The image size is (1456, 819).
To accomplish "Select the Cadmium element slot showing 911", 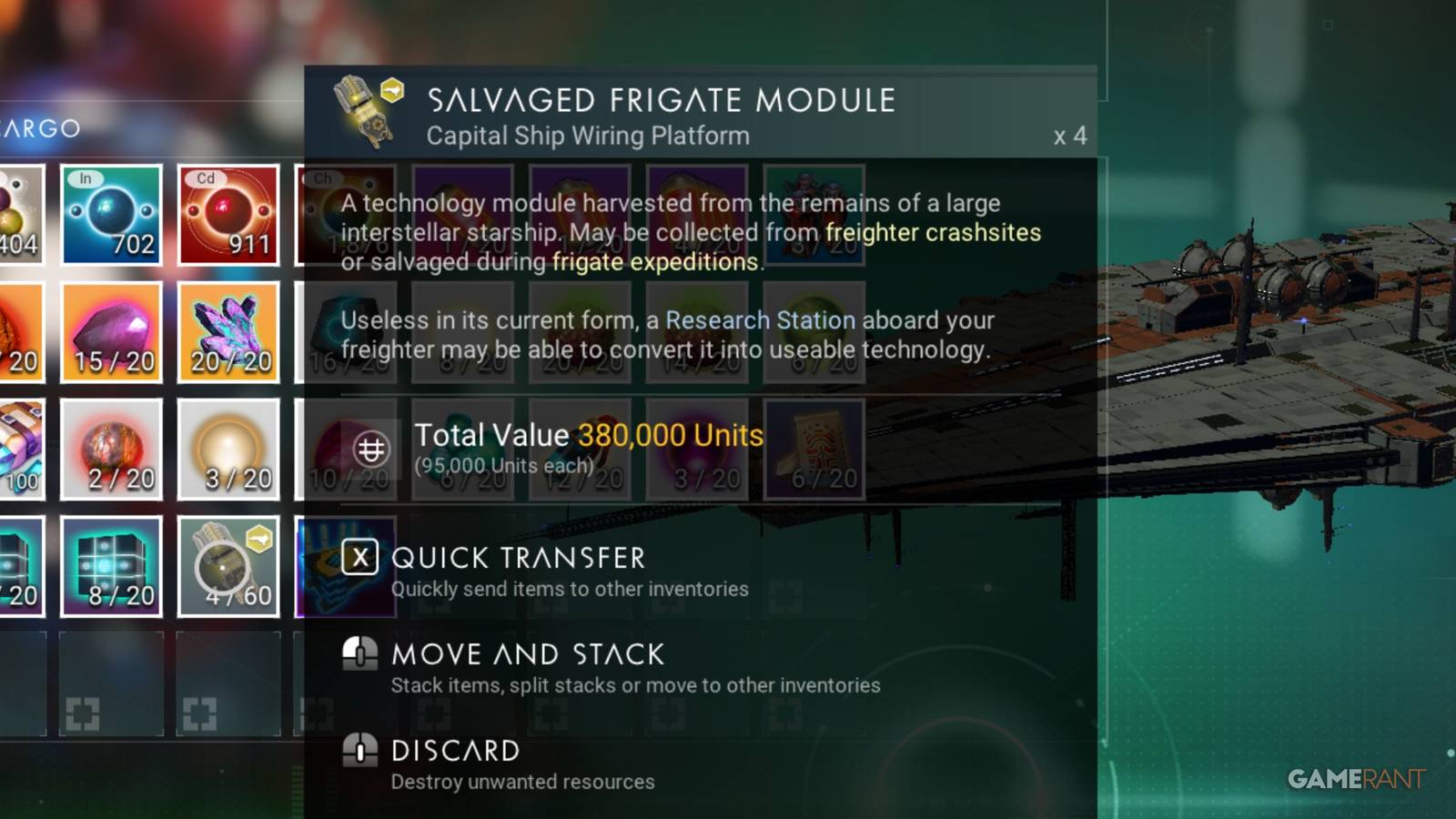I will point(228,216).
